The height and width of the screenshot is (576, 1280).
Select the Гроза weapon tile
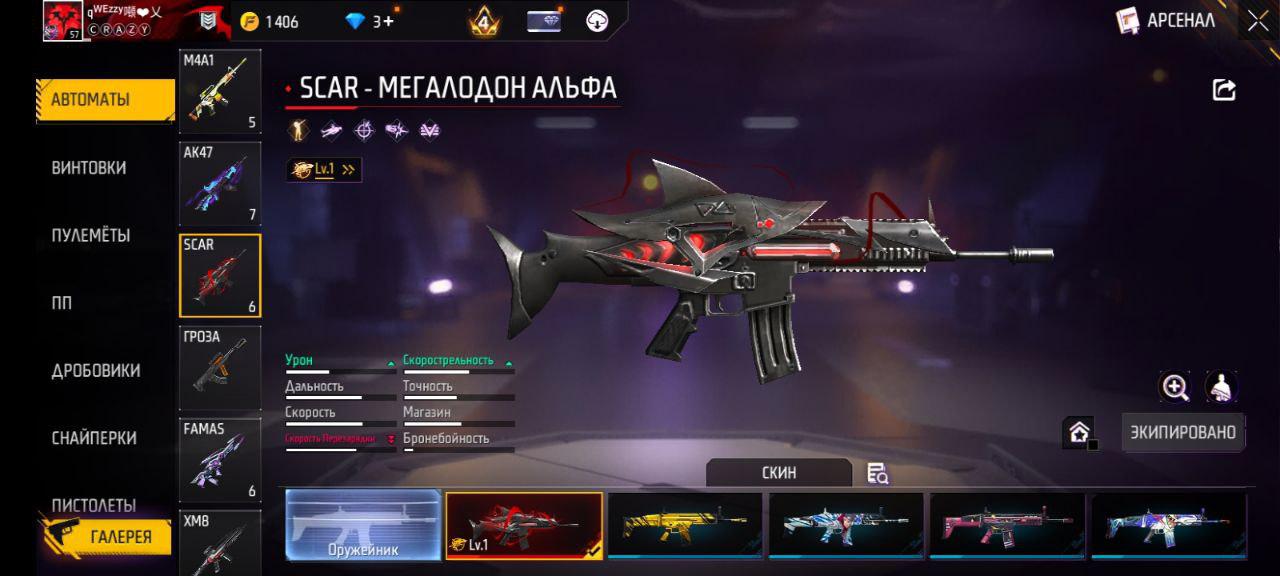(220, 368)
